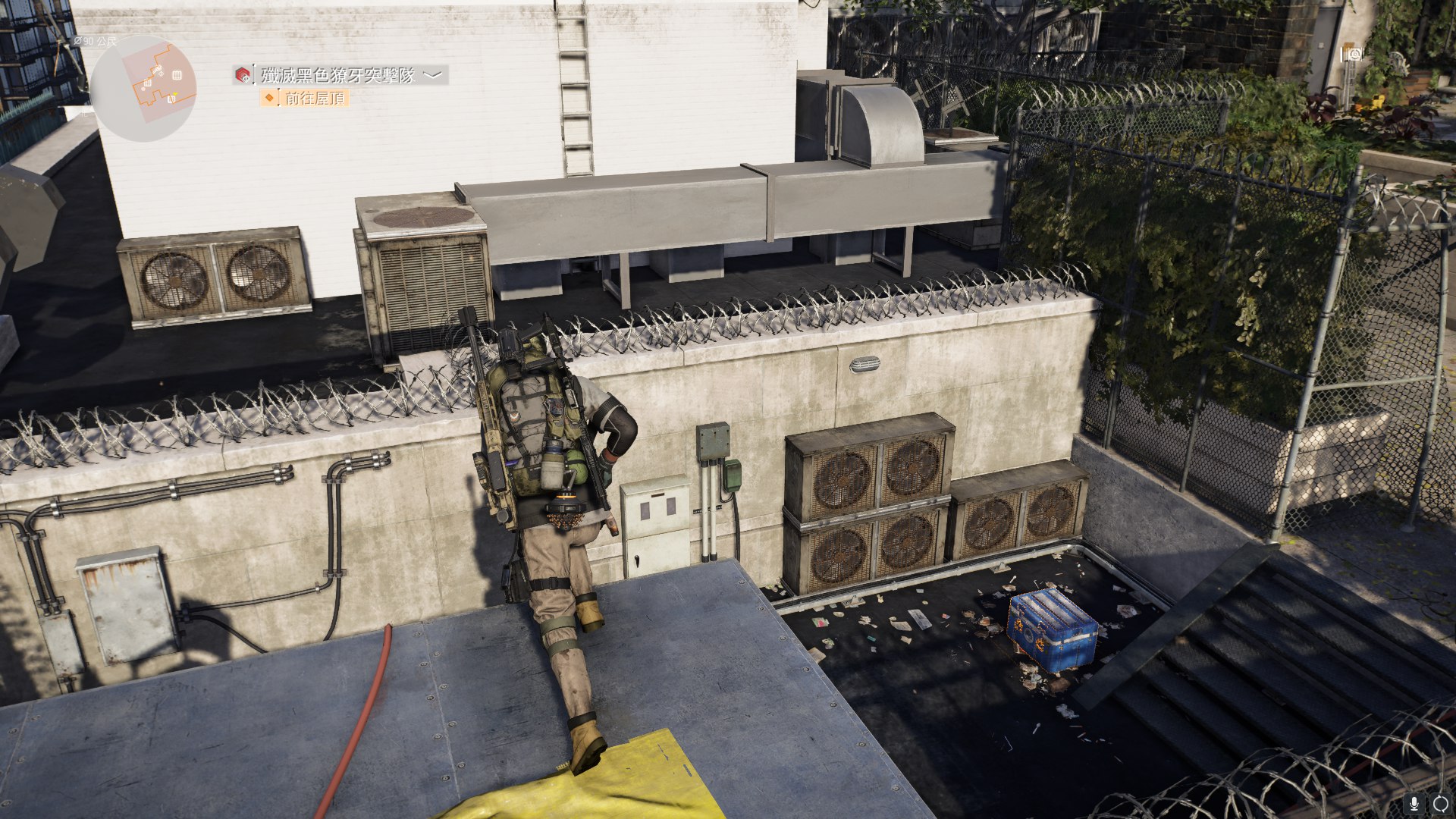Screen dimensions: 1456x819
Task: Select the 前往屋頂 objective entry
Action: tap(314, 98)
